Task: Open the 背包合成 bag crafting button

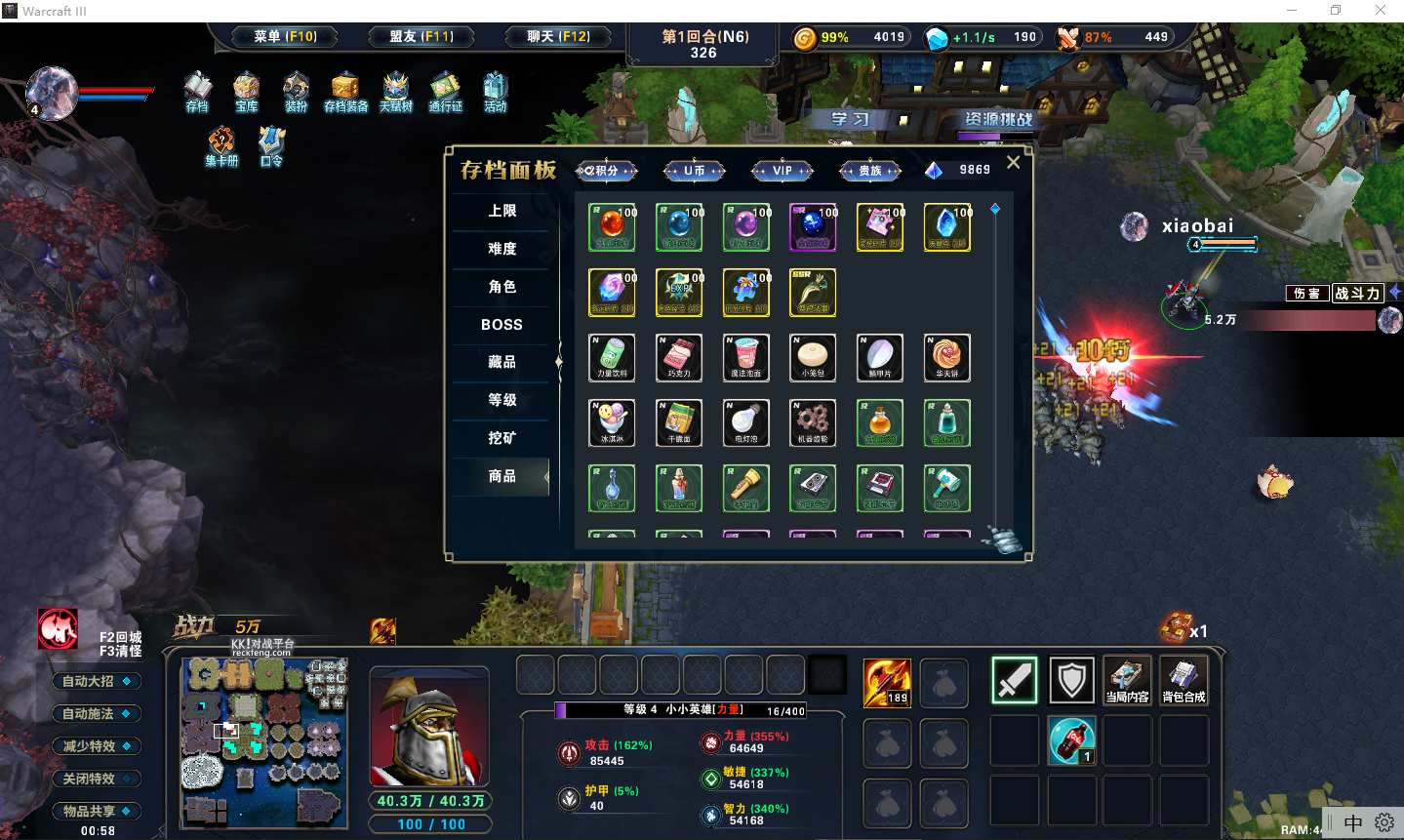Action: (x=1183, y=680)
